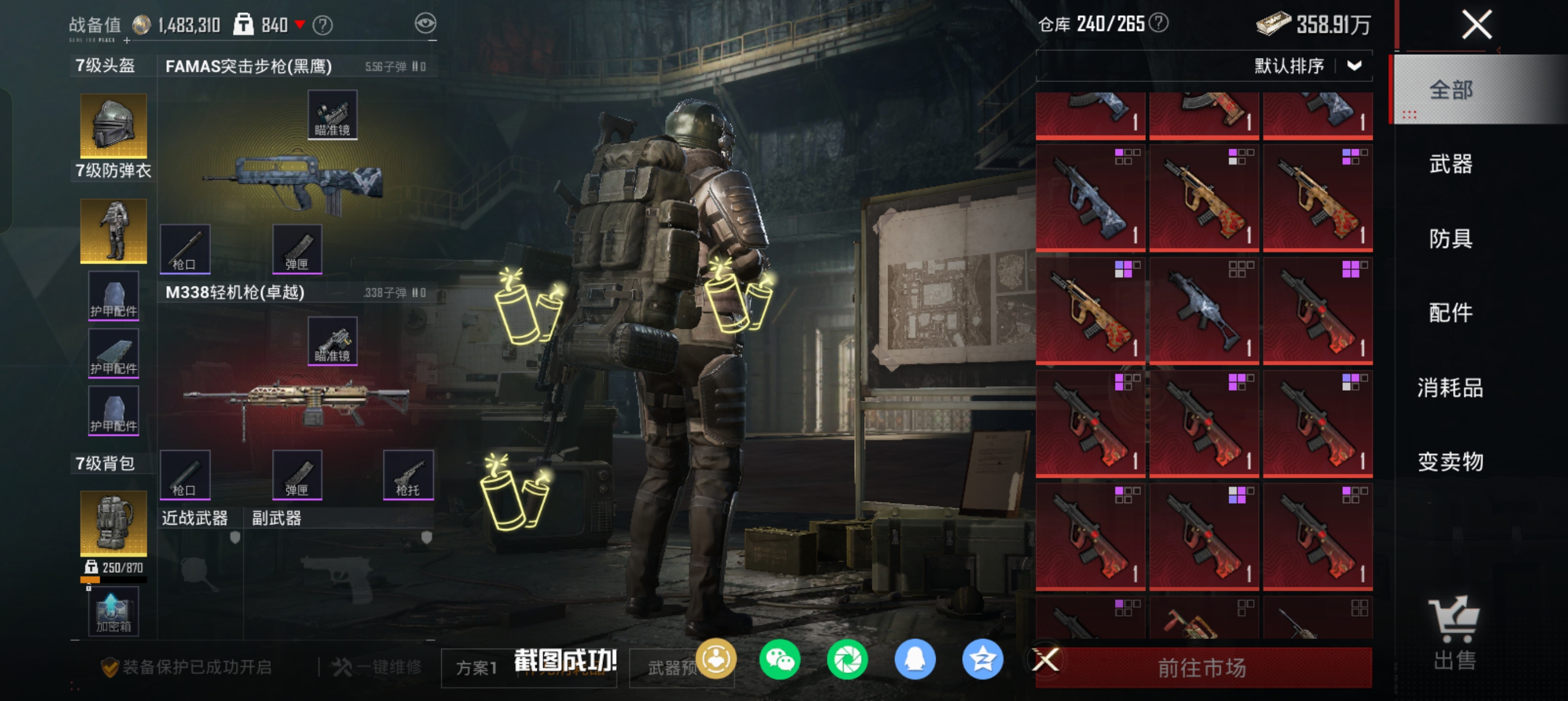Select the 全部 category tab
The width and height of the screenshot is (1568, 701).
(x=1450, y=90)
